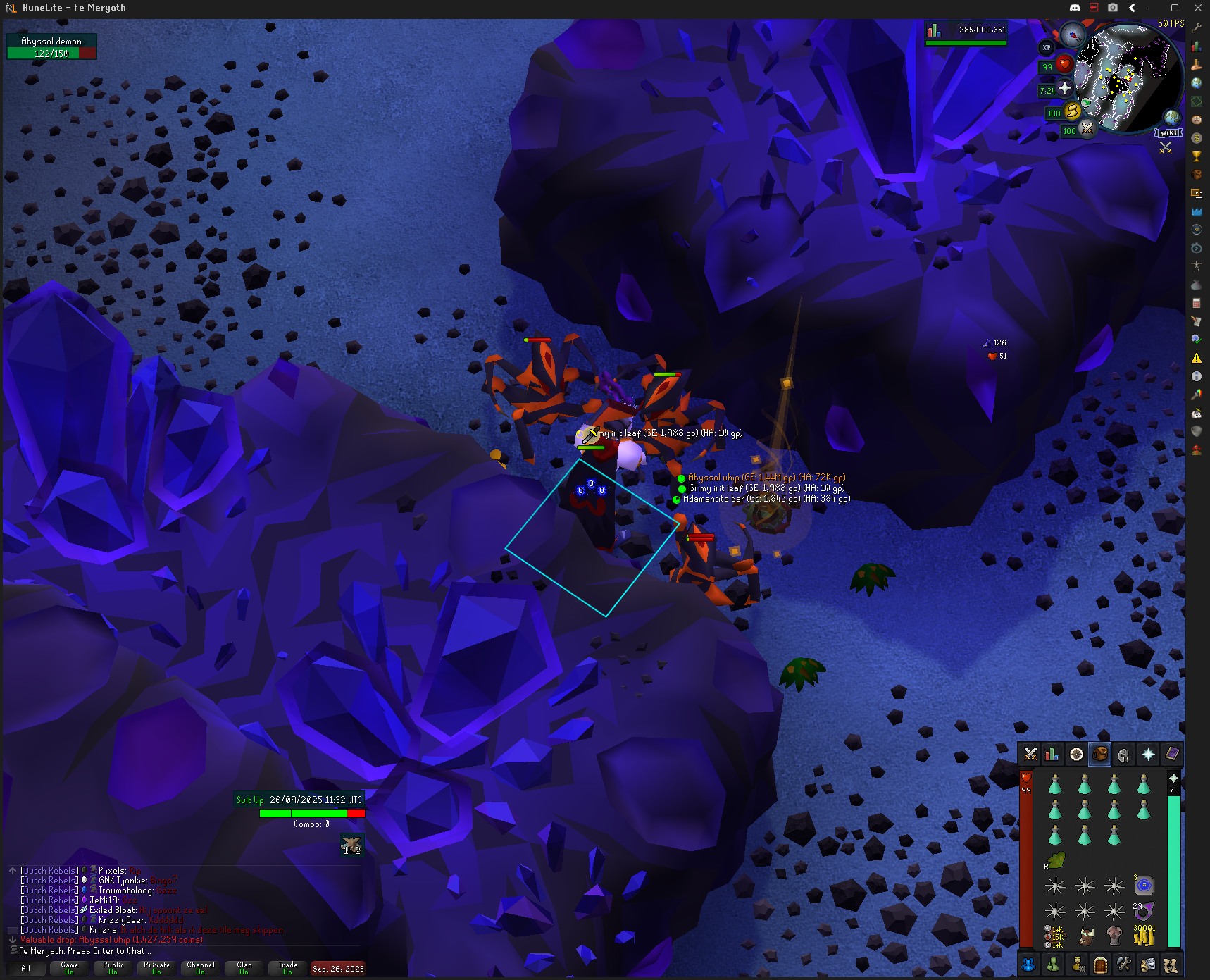The width and height of the screenshot is (1210, 980).
Task: Close the RuneLite window
Action: 1197,8
